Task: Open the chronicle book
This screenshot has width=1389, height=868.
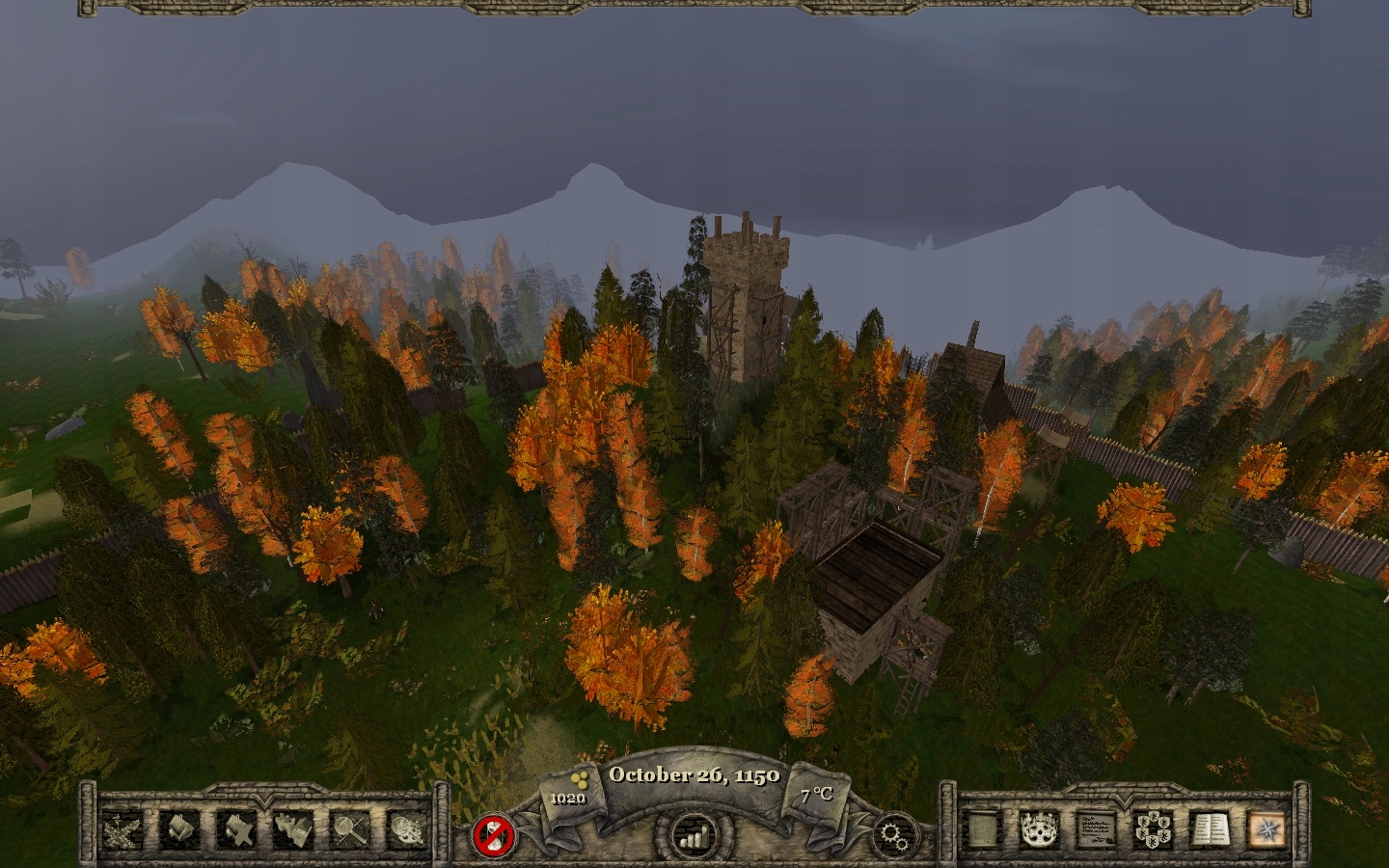Action: click(1212, 829)
